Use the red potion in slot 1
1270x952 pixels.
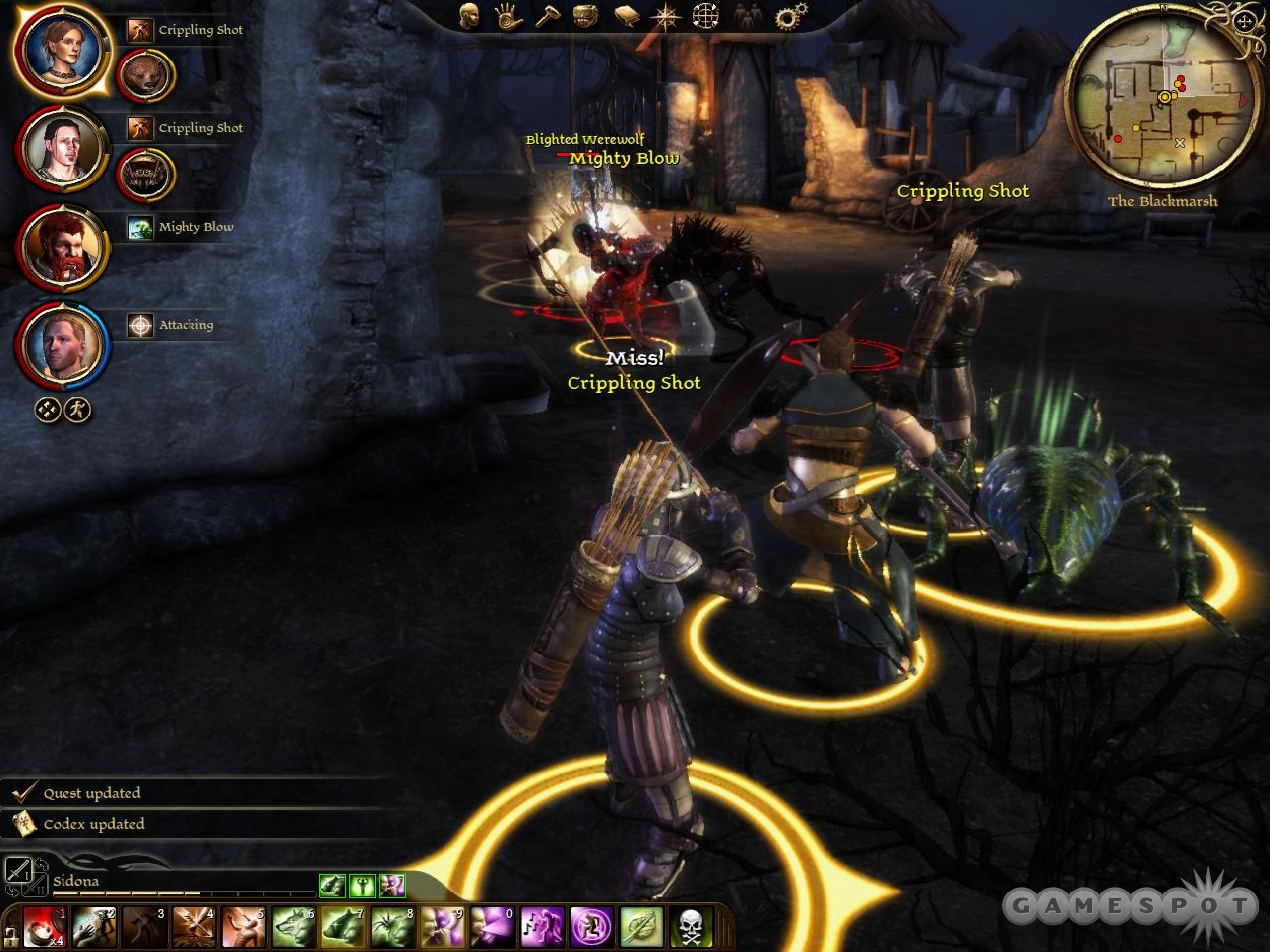(x=44, y=927)
